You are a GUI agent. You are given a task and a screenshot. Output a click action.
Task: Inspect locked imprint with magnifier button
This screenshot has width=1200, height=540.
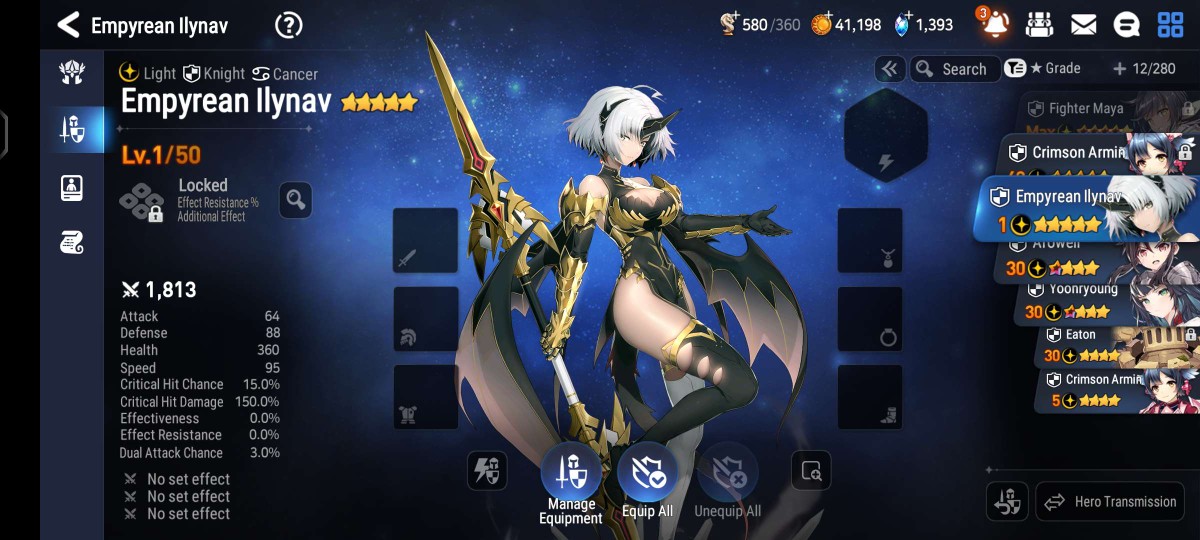[x=295, y=200]
